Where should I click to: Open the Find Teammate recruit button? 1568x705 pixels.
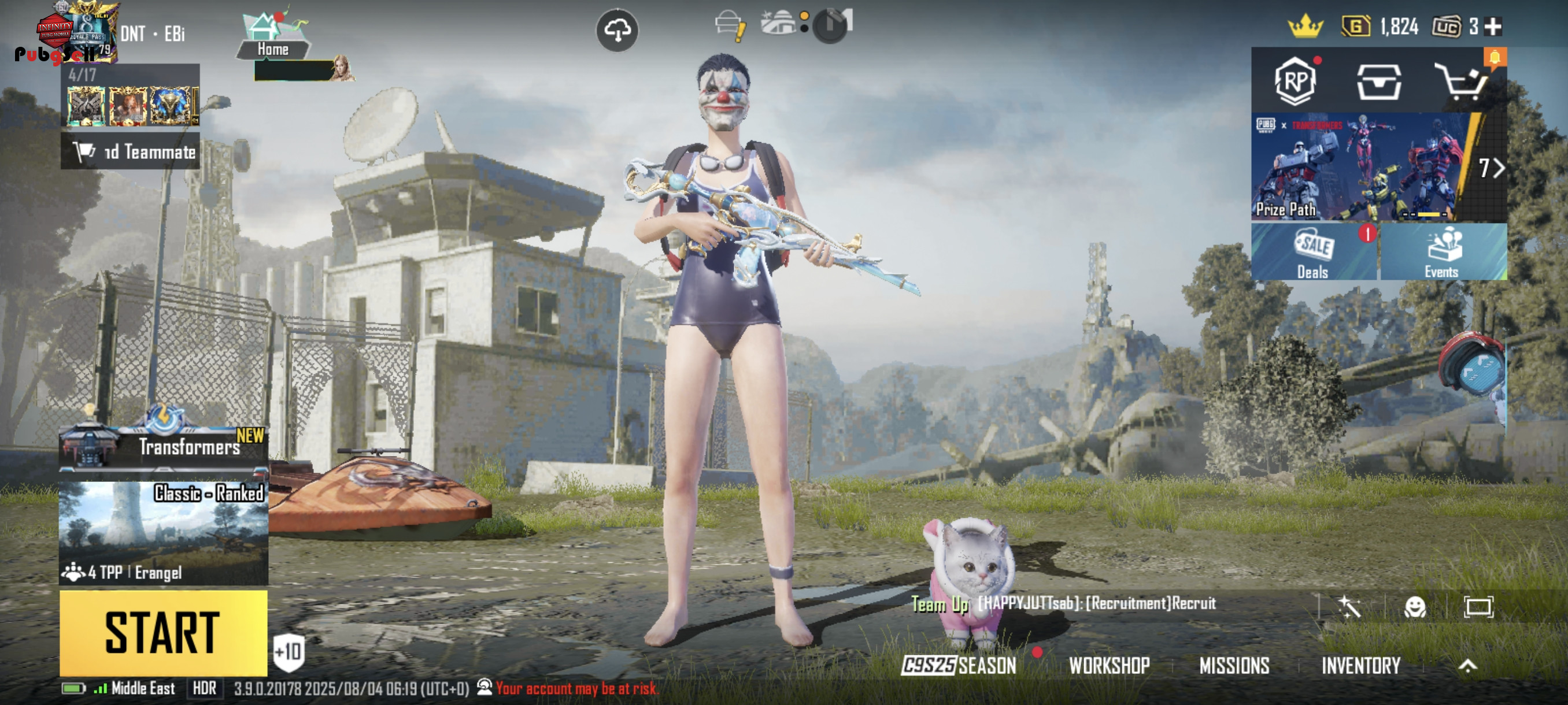(131, 151)
